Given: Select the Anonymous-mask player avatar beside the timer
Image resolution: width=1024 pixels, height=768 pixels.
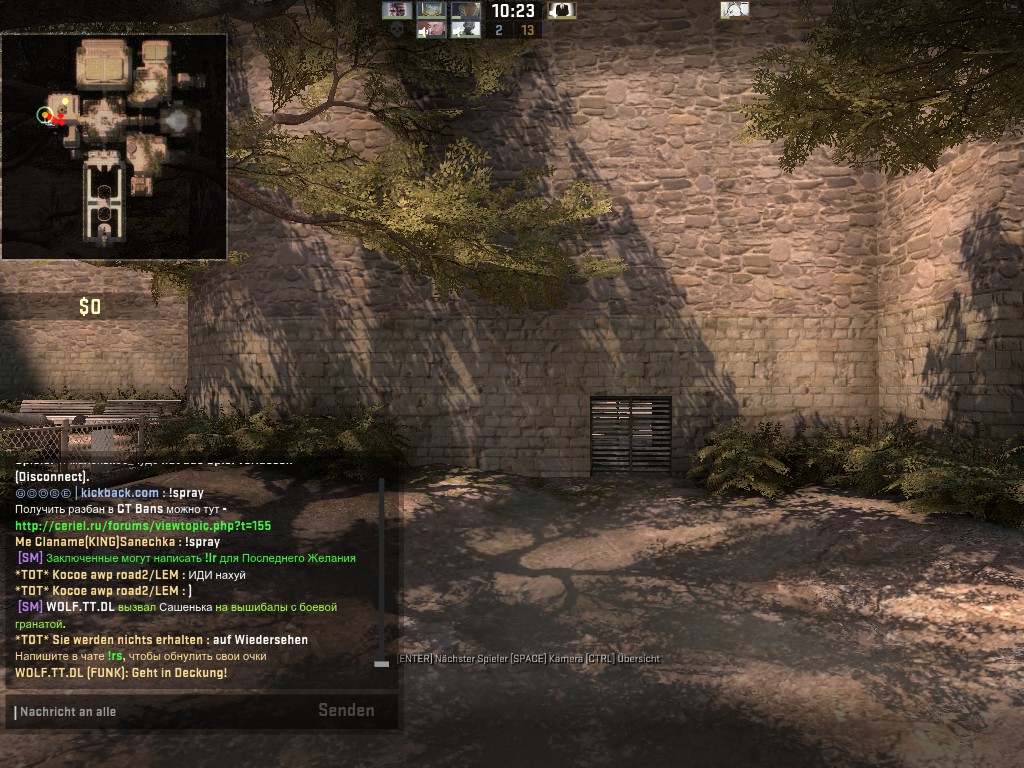Looking at the screenshot, I should tap(562, 10).
